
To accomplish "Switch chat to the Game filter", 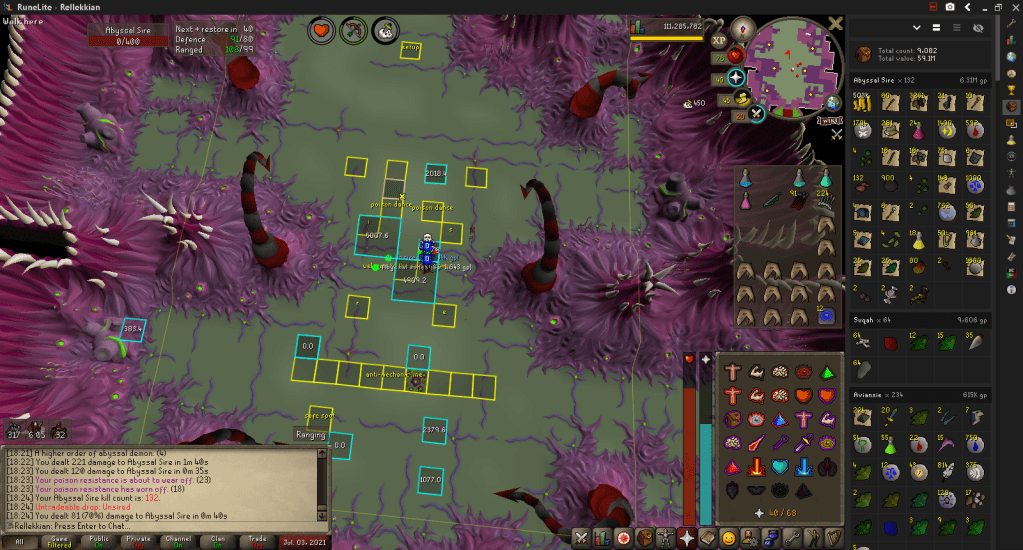I will click(60, 539).
